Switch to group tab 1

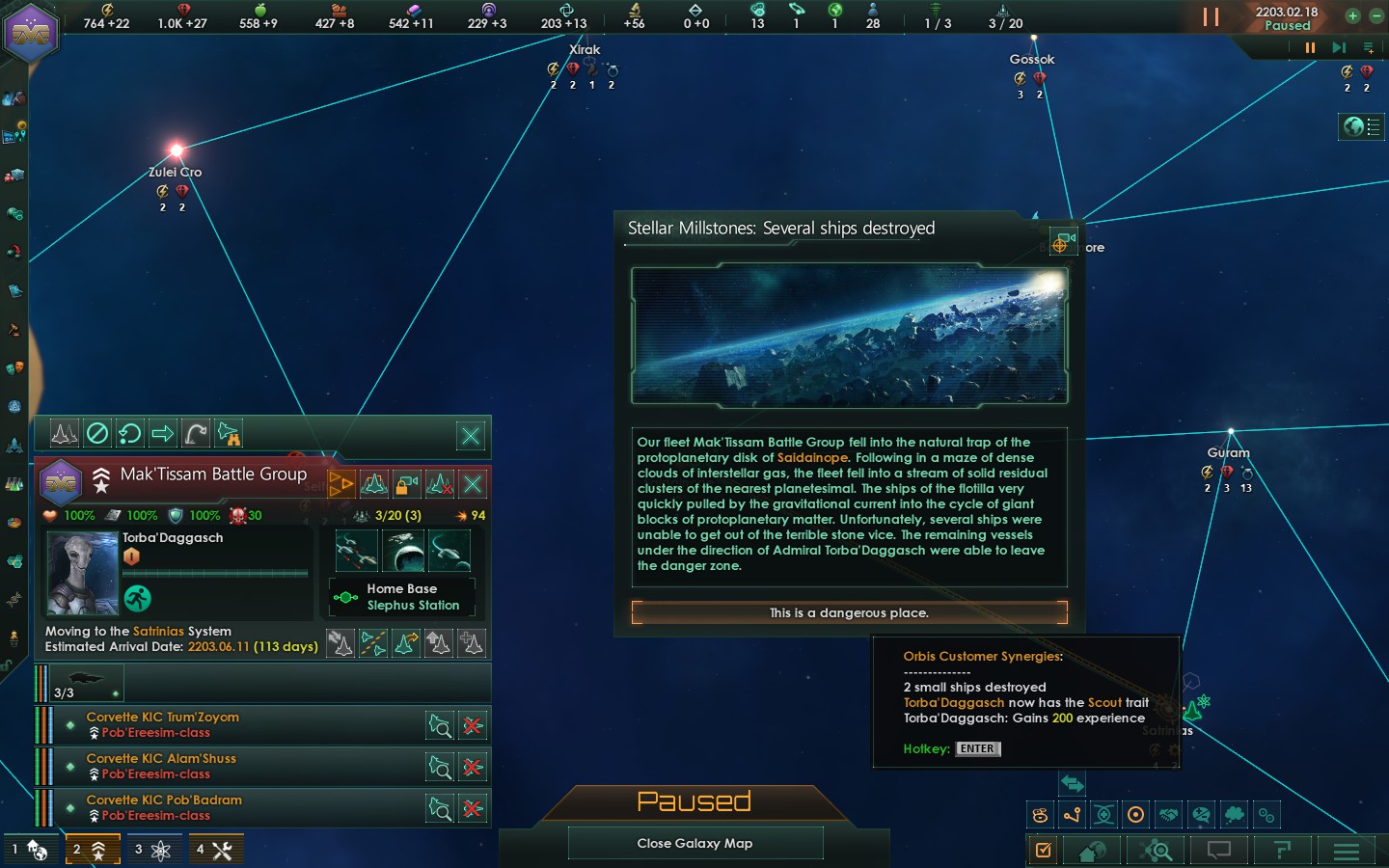click(30, 850)
